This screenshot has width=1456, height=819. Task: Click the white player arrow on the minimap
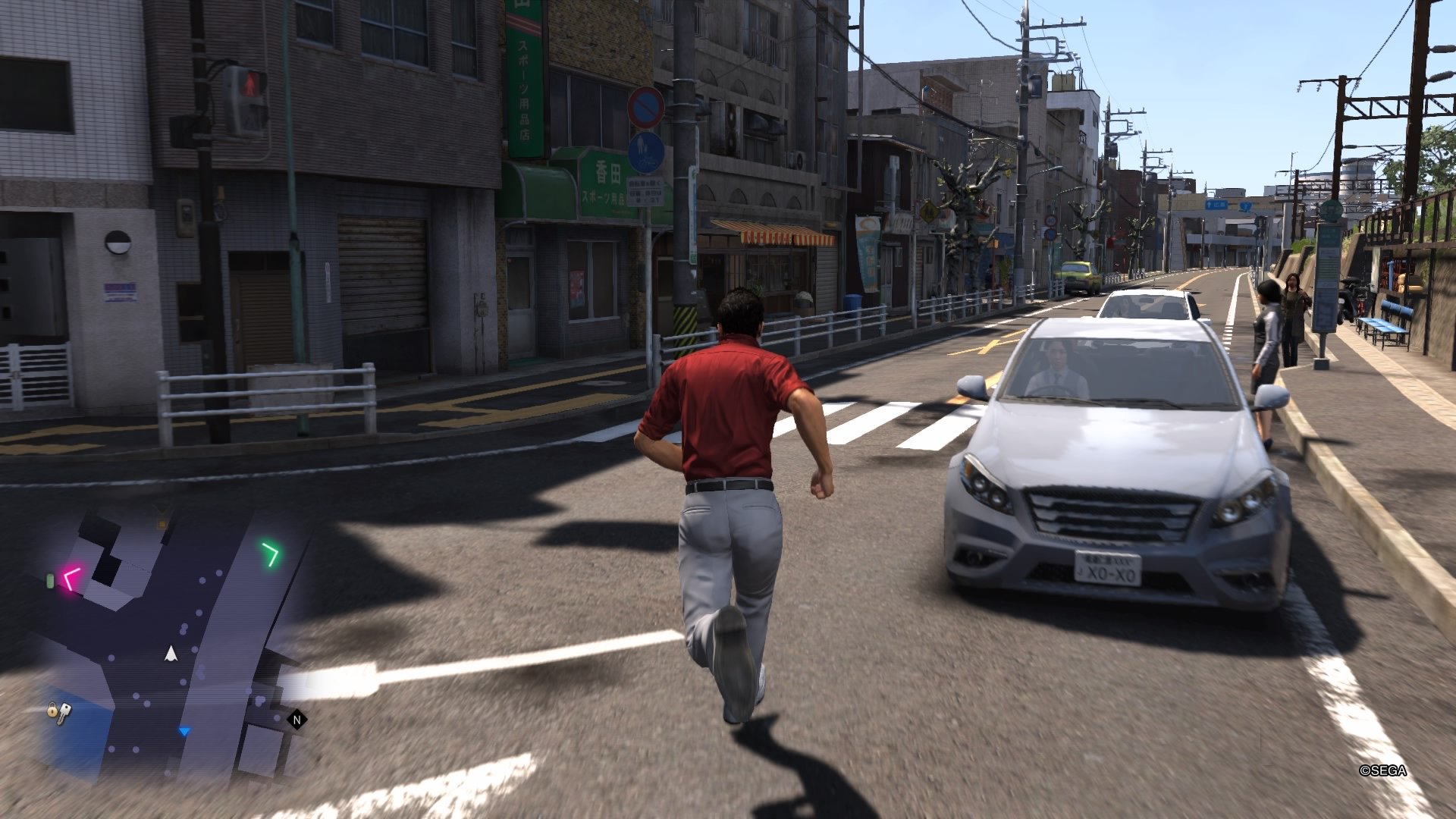point(171,654)
